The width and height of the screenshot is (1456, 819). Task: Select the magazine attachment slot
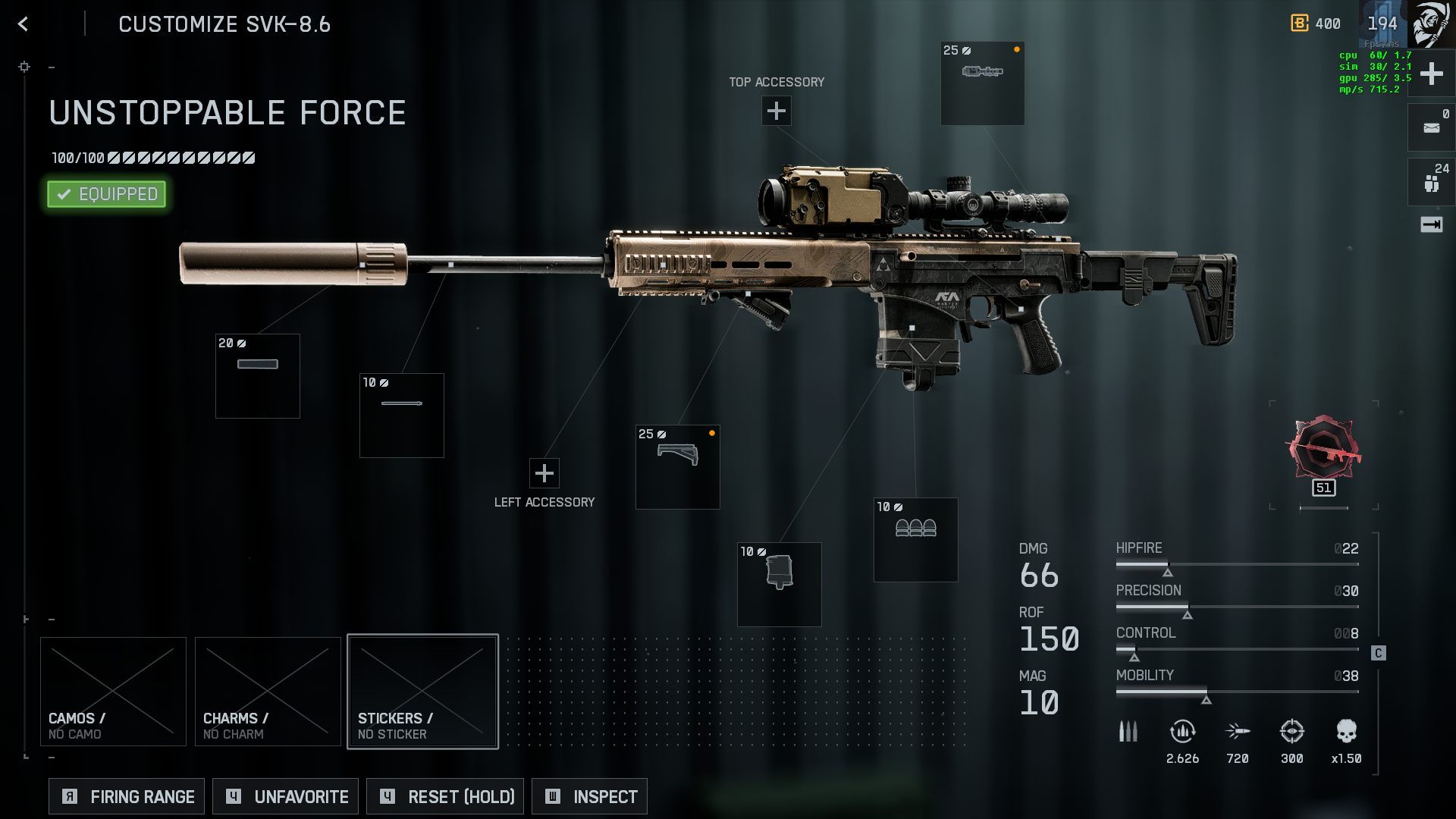tap(779, 585)
